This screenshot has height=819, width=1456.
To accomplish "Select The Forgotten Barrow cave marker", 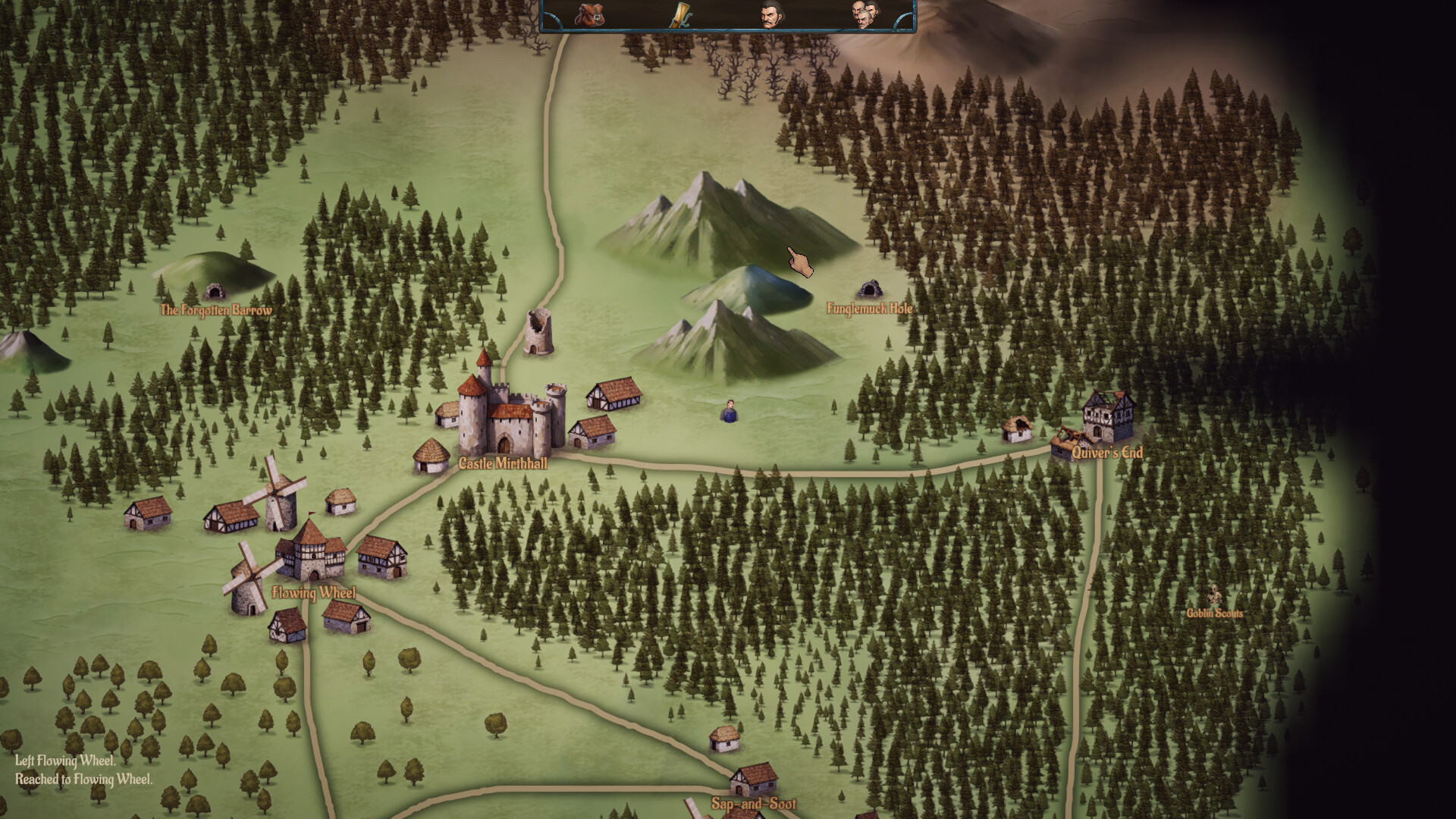I will coord(215,291).
